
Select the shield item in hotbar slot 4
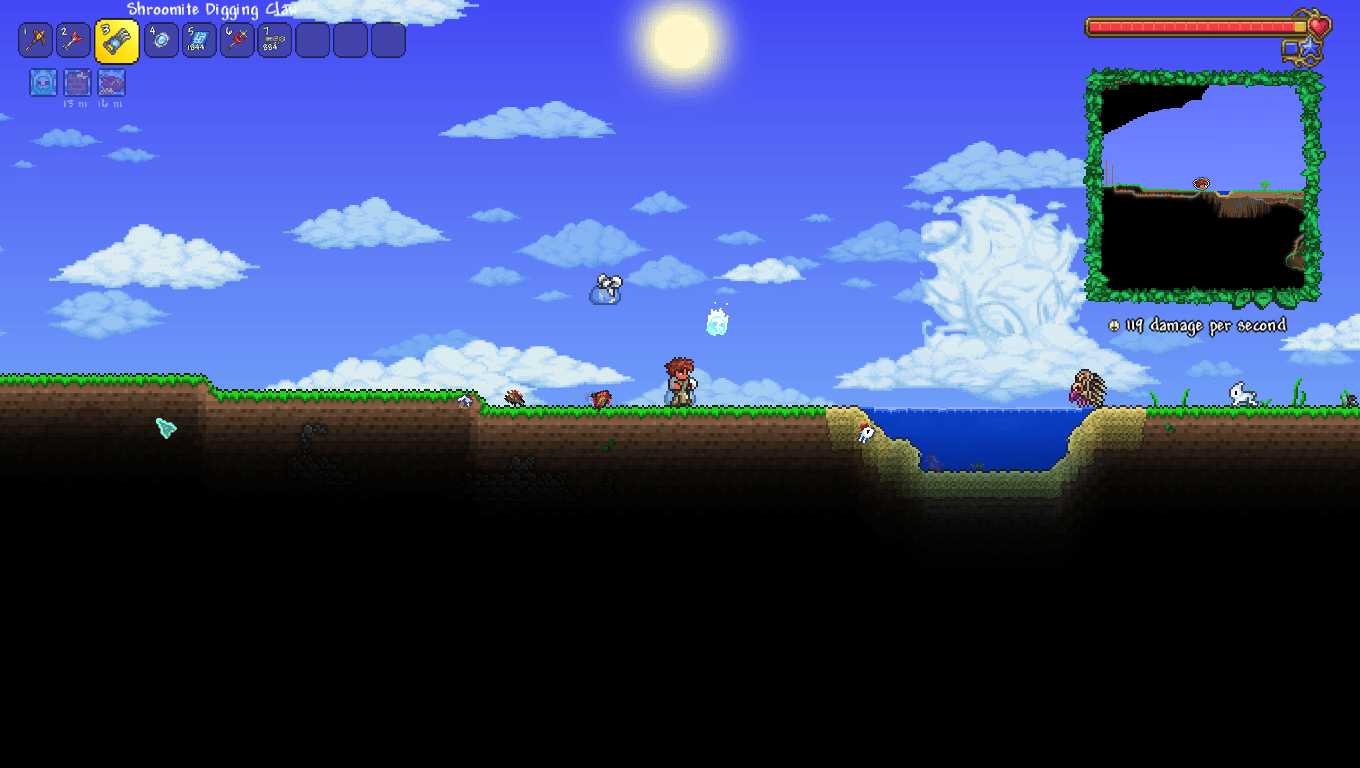[x=161, y=40]
